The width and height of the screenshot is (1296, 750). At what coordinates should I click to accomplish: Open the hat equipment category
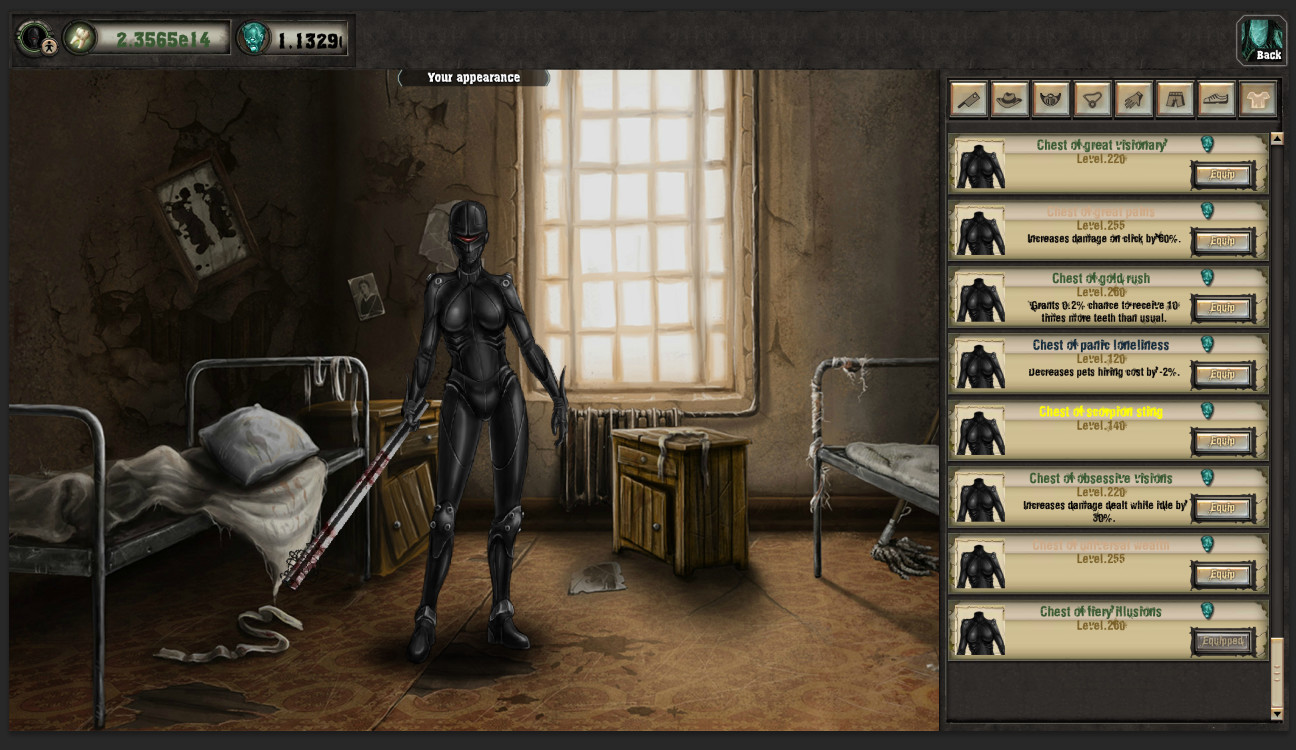pos(1009,98)
